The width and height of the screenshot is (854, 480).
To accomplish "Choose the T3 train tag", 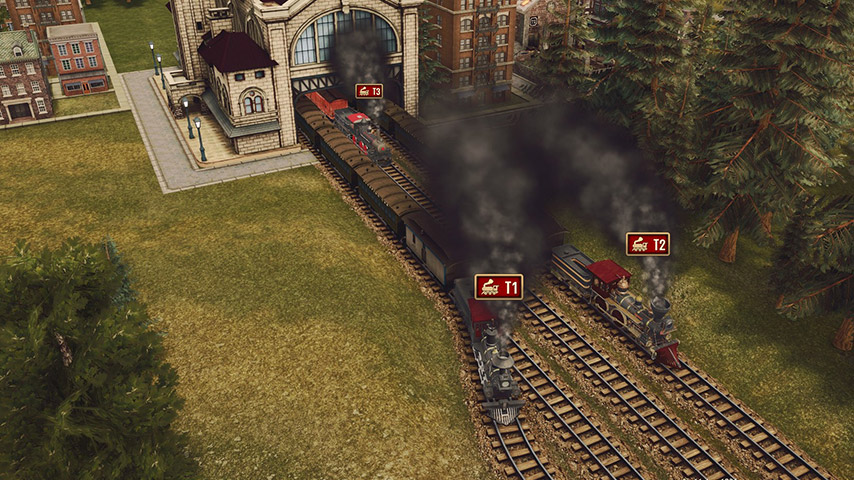I will 369,91.
